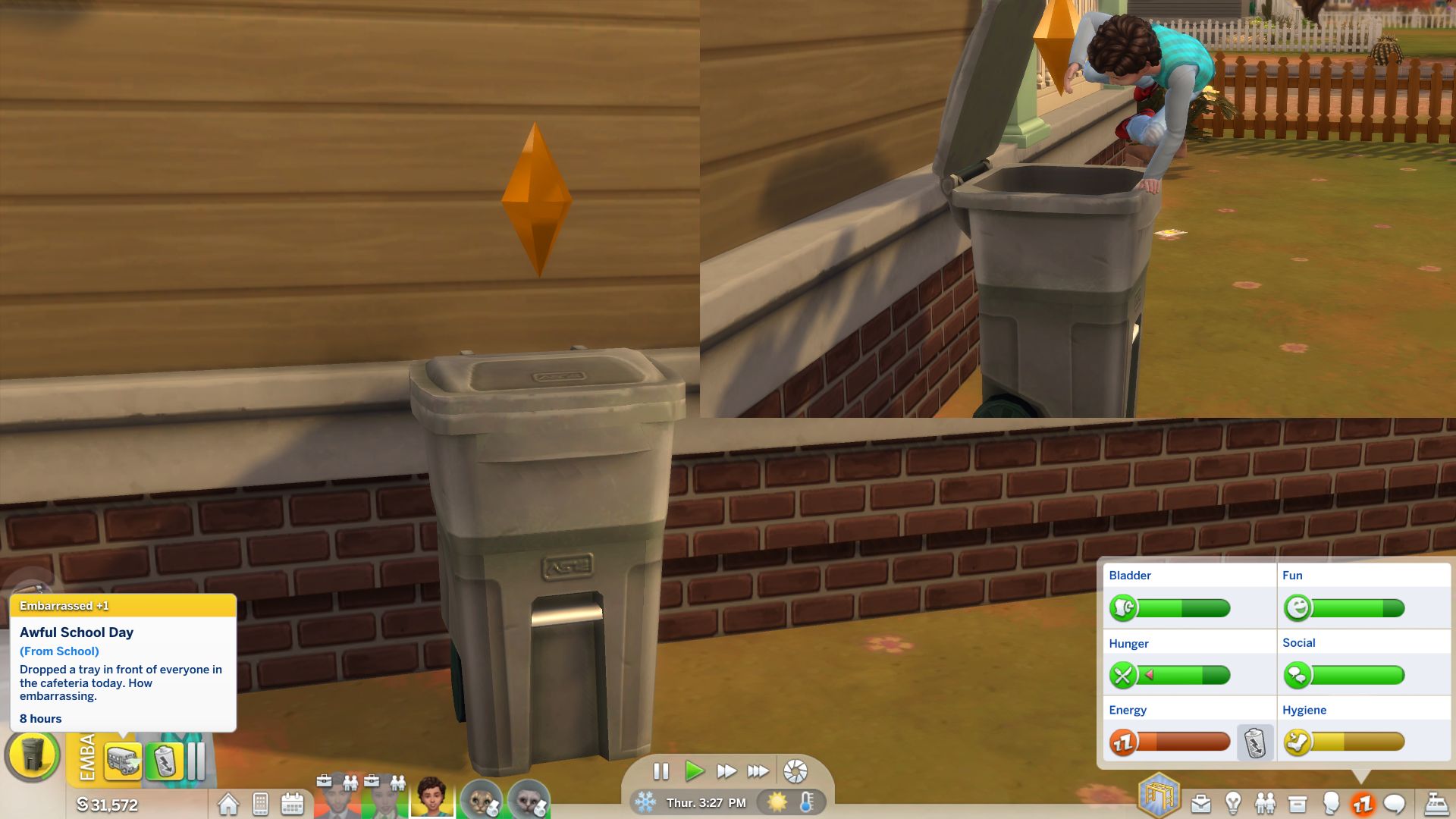Click the Home button
Screen dimensions: 1456x819
[x=229, y=804]
